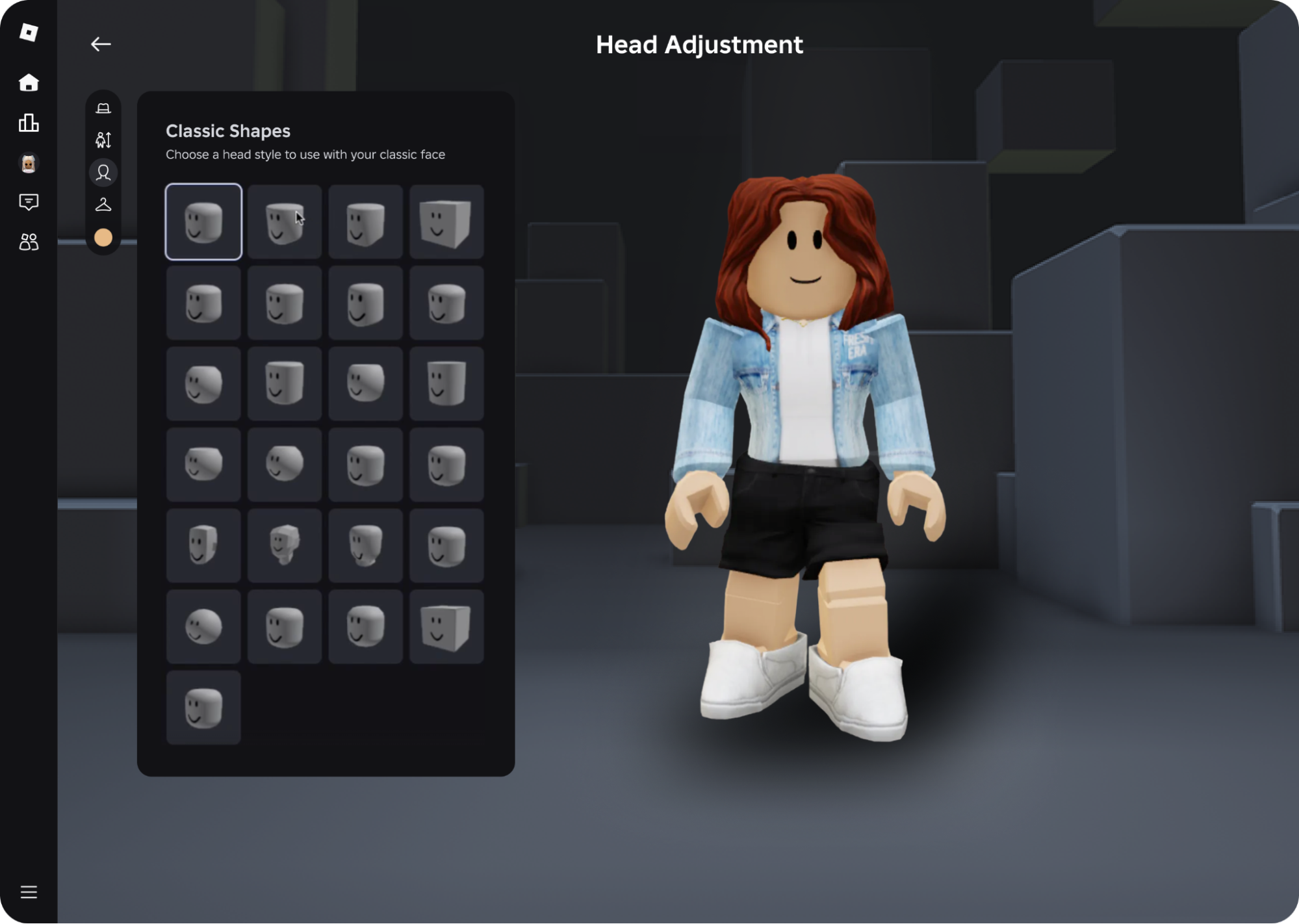Select the spherical head shape

pyautogui.click(x=203, y=627)
